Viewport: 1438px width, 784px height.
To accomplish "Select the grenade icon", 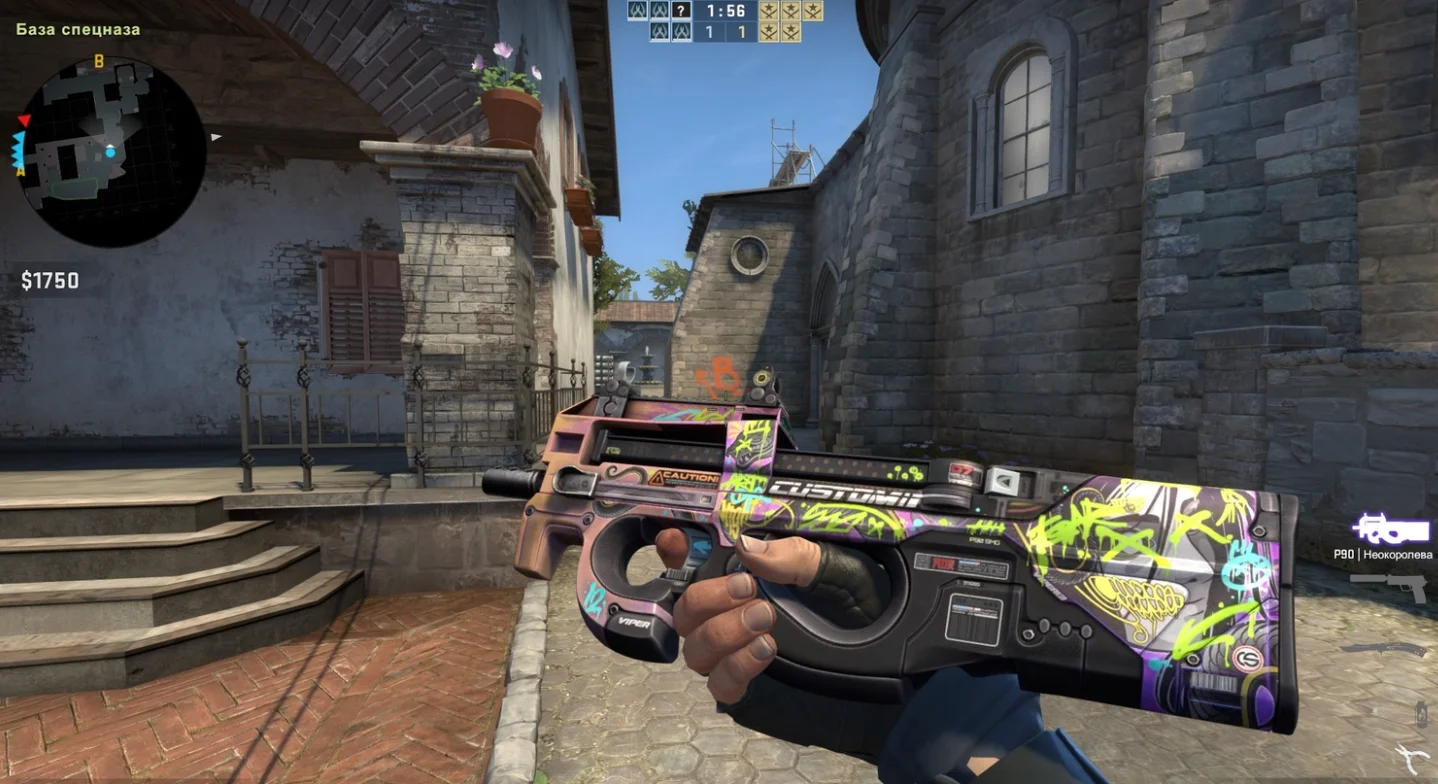I will [x=1421, y=713].
